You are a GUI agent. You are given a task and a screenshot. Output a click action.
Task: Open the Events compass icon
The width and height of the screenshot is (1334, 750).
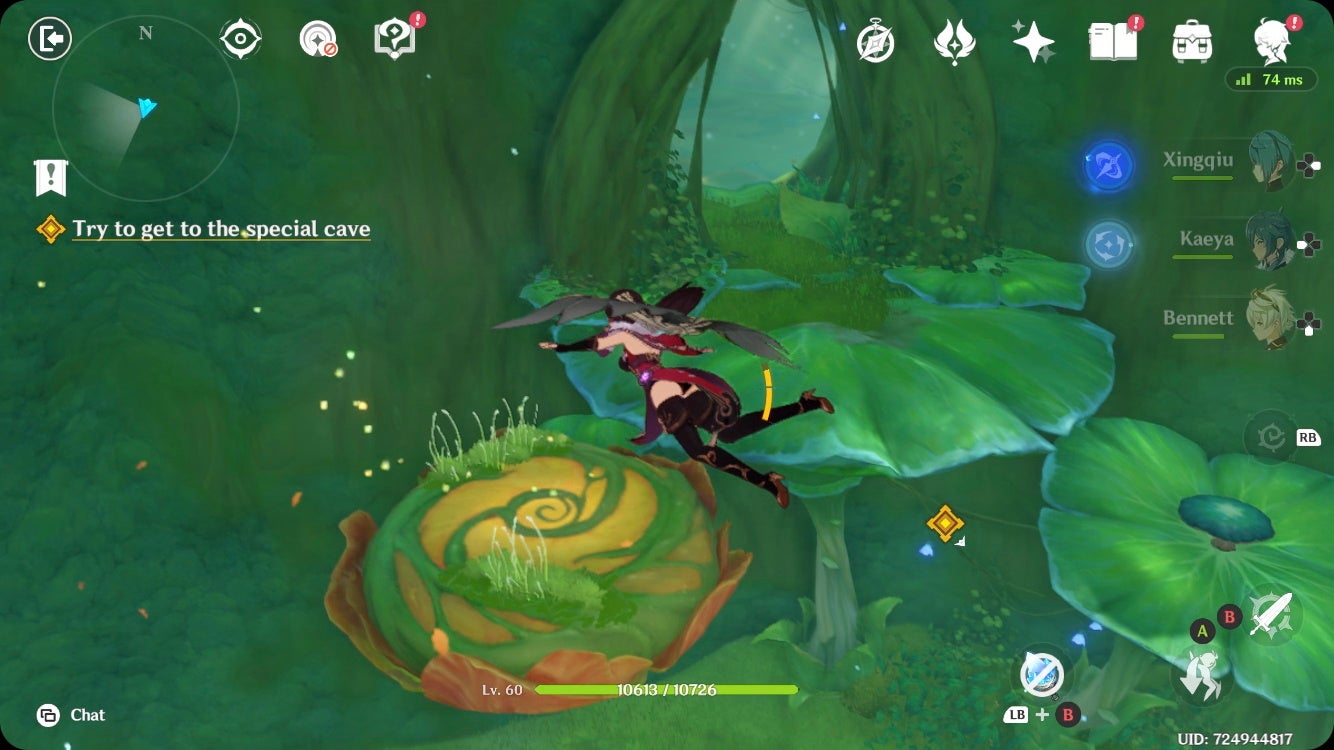[874, 41]
